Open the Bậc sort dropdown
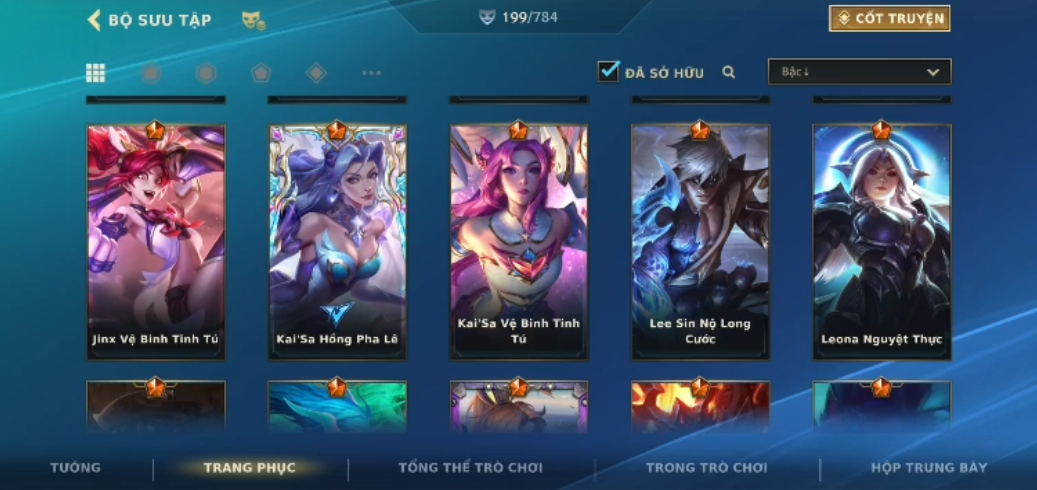Viewport: 1037px width, 490px height. coord(859,72)
